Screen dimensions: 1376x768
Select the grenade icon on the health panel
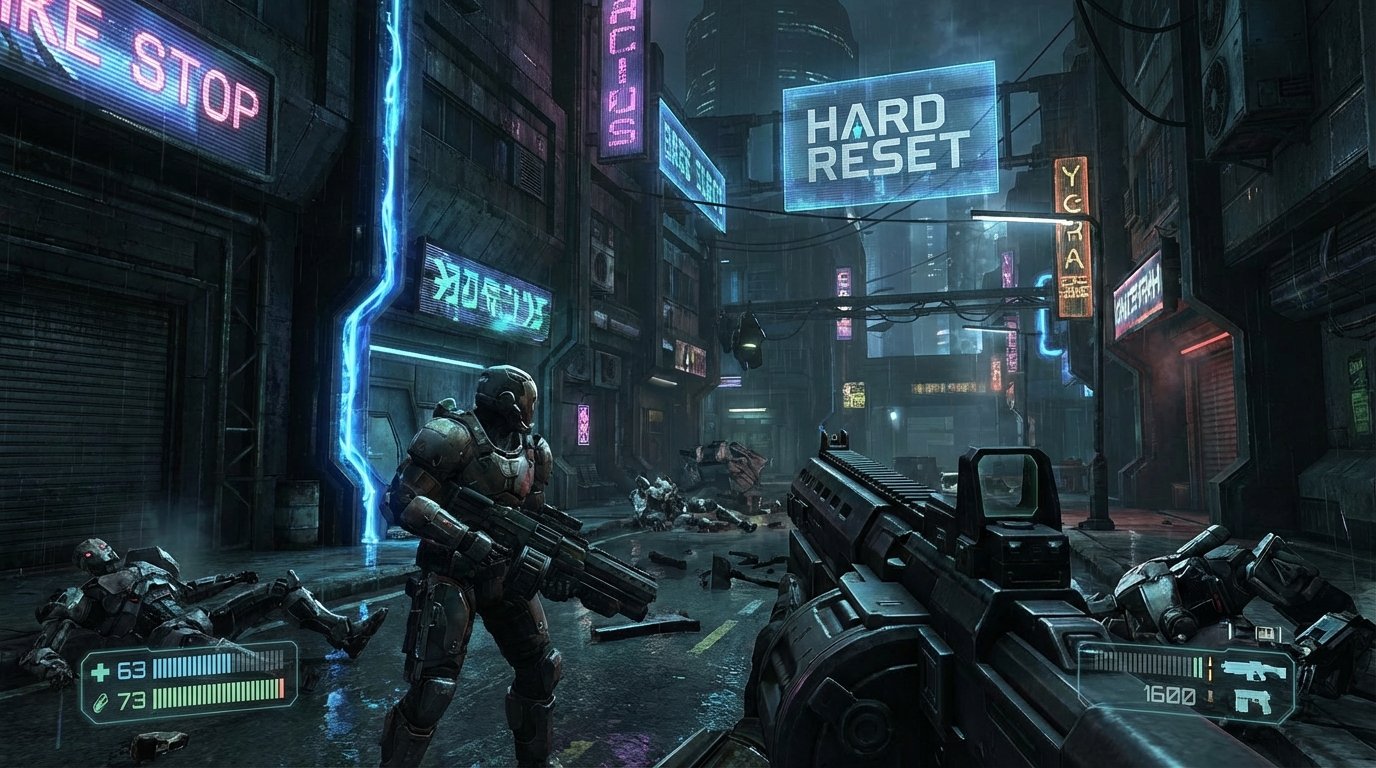[x=102, y=702]
